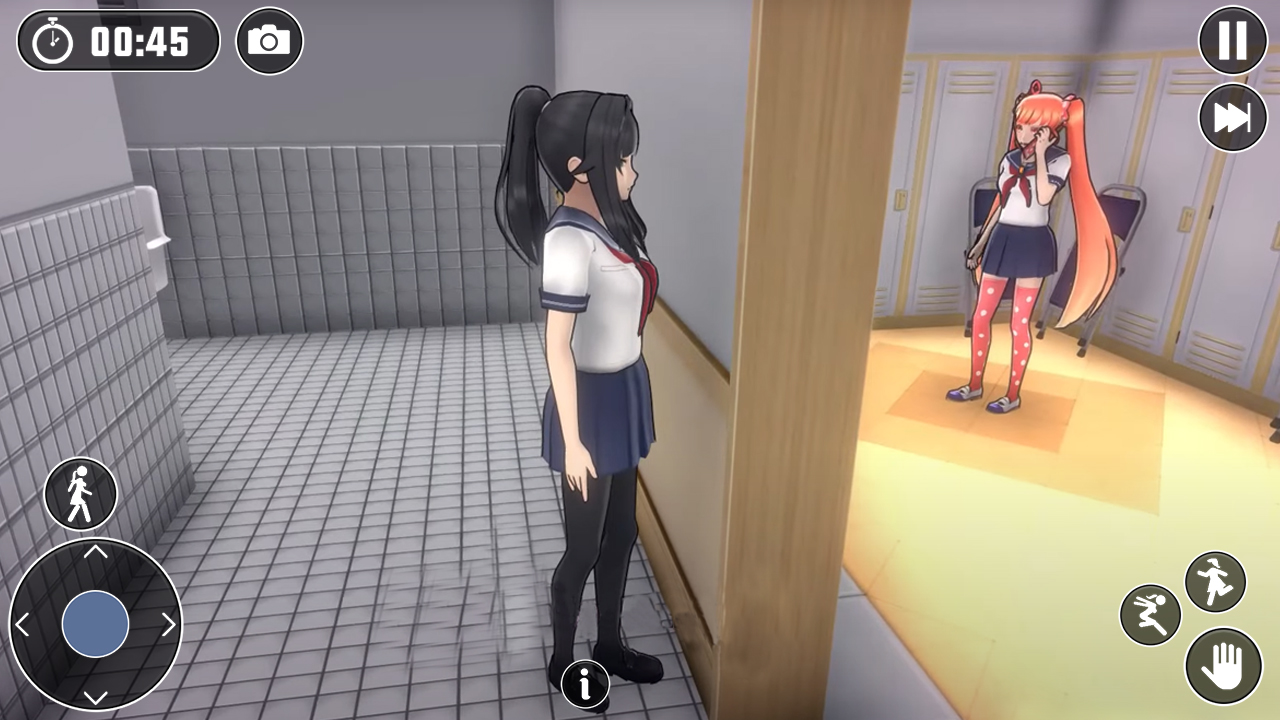
Task: Tap the camera icon to take a photo
Action: (269, 41)
